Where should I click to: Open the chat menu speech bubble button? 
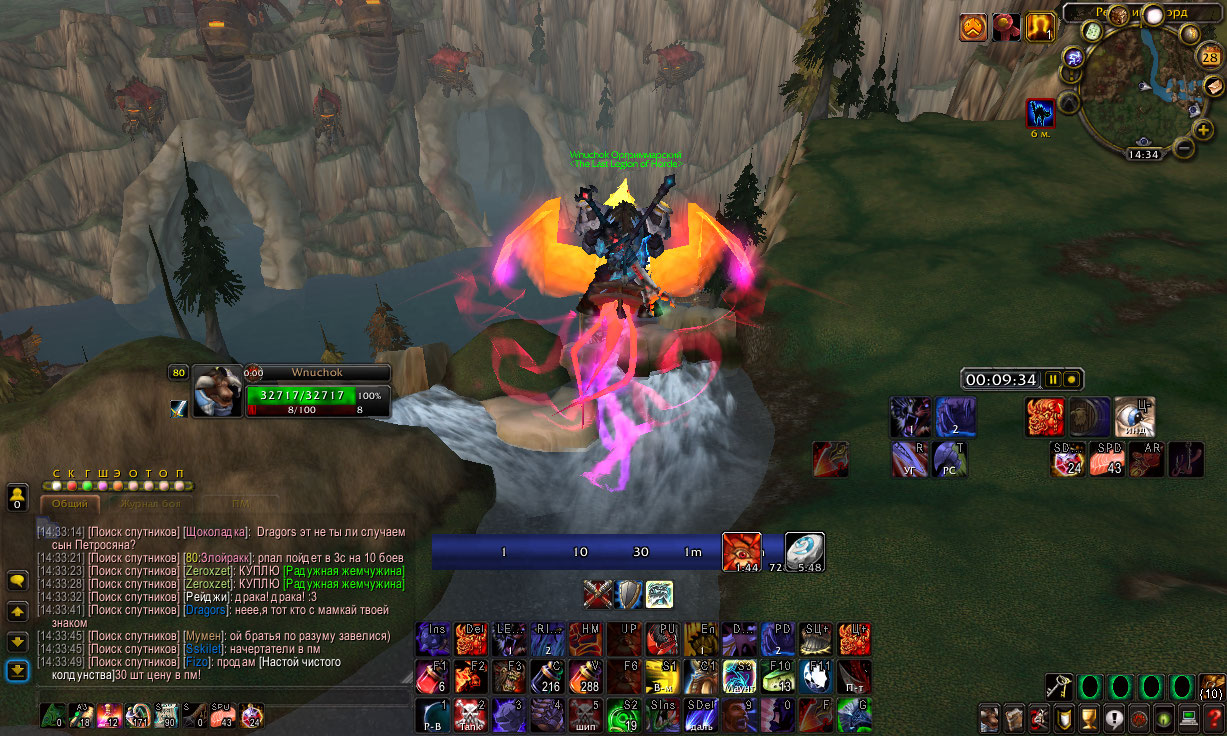(17, 580)
